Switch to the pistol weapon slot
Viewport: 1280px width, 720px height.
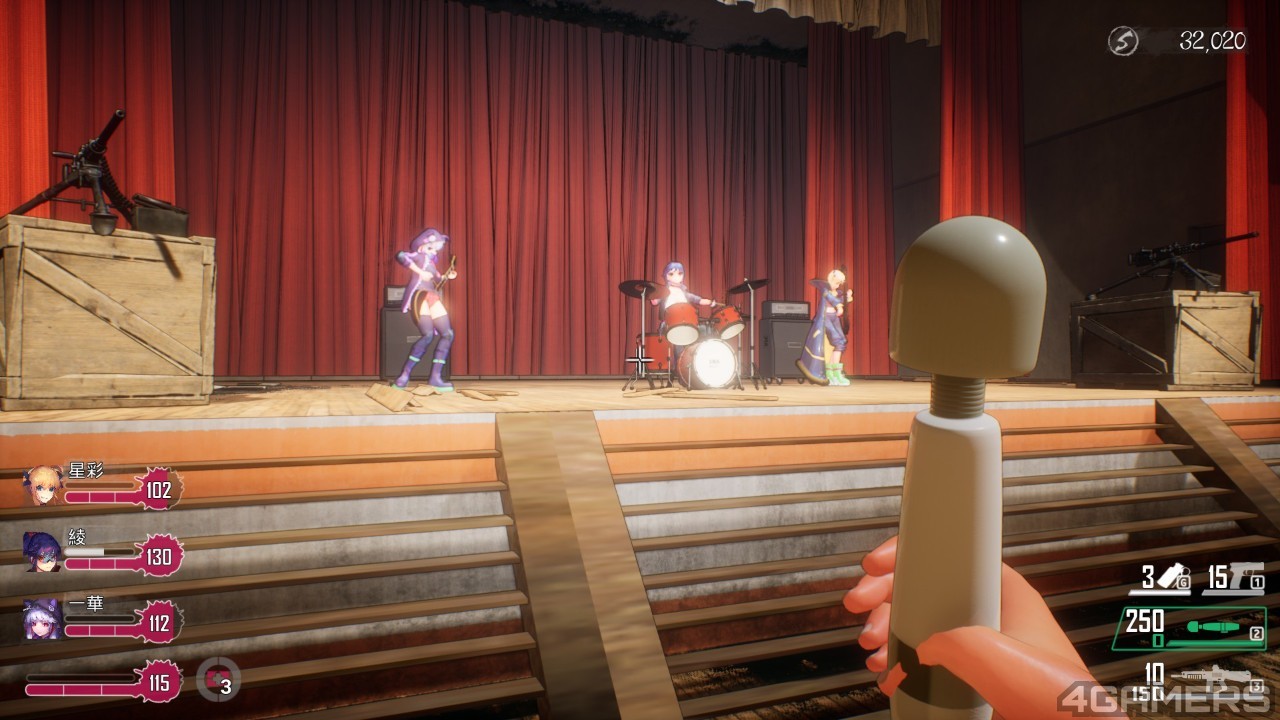pos(1238,577)
